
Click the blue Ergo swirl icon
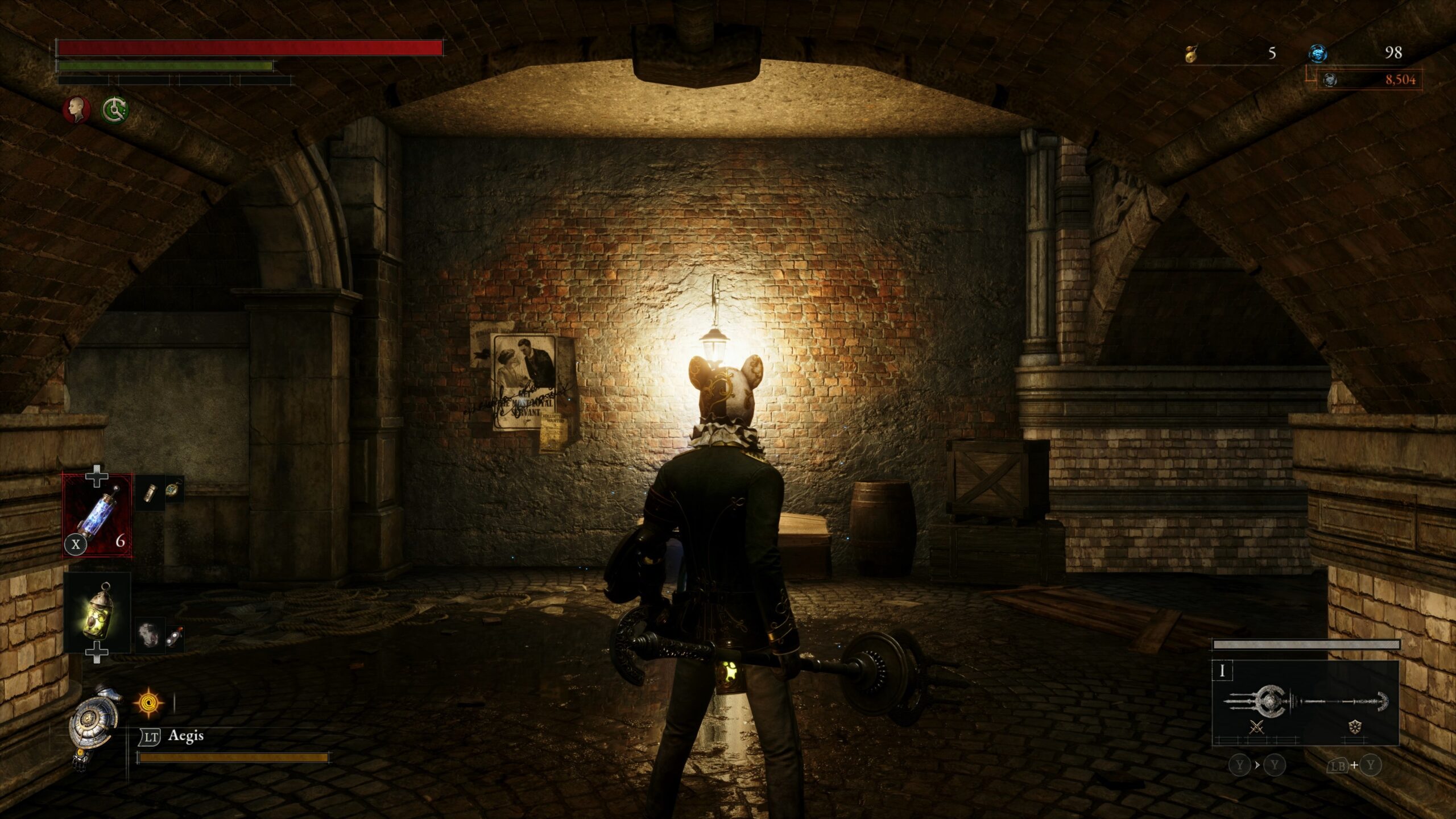[1317, 54]
